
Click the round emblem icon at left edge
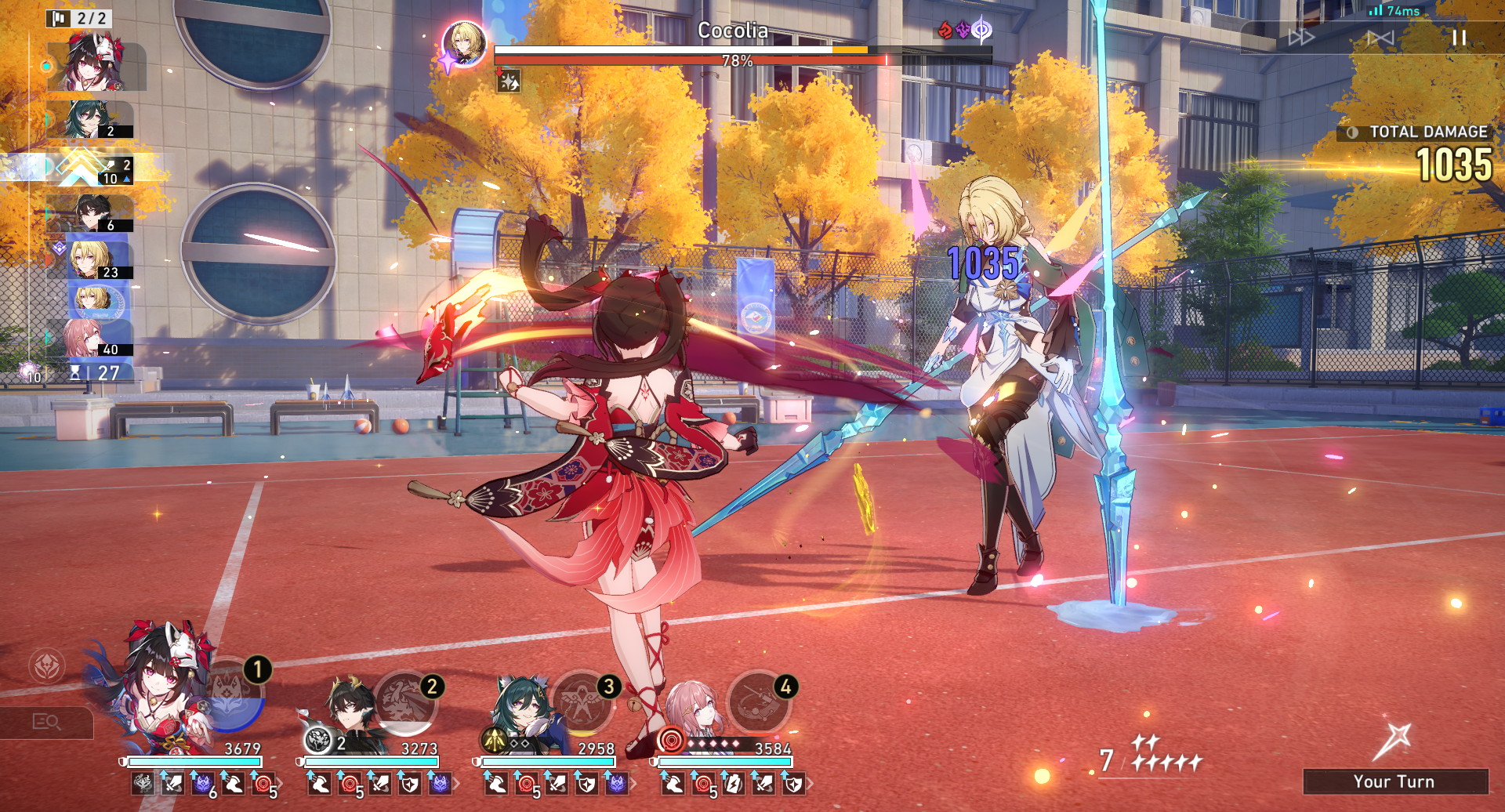(x=46, y=666)
